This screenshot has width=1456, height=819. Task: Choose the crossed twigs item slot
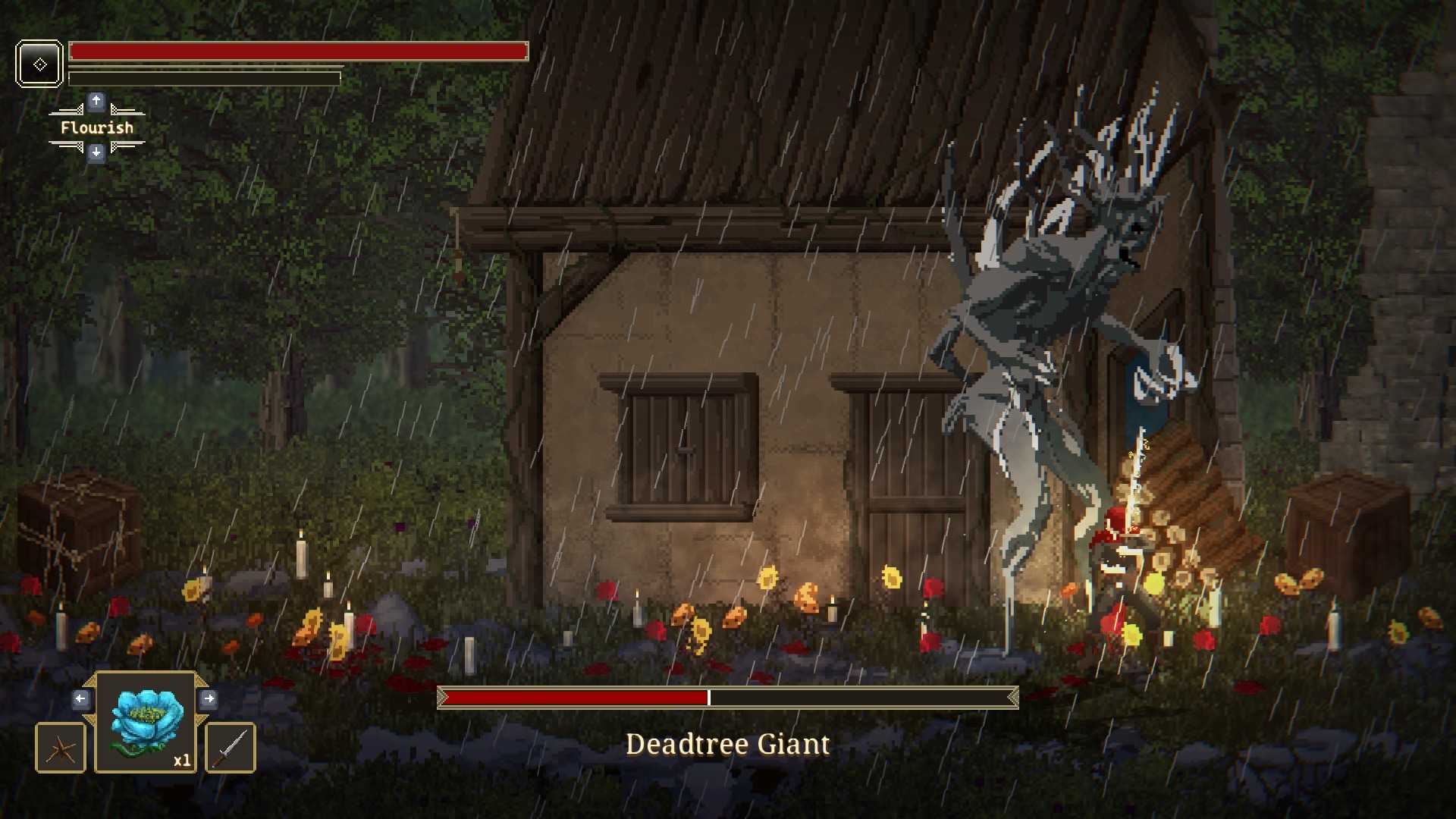pyautogui.click(x=61, y=748)
